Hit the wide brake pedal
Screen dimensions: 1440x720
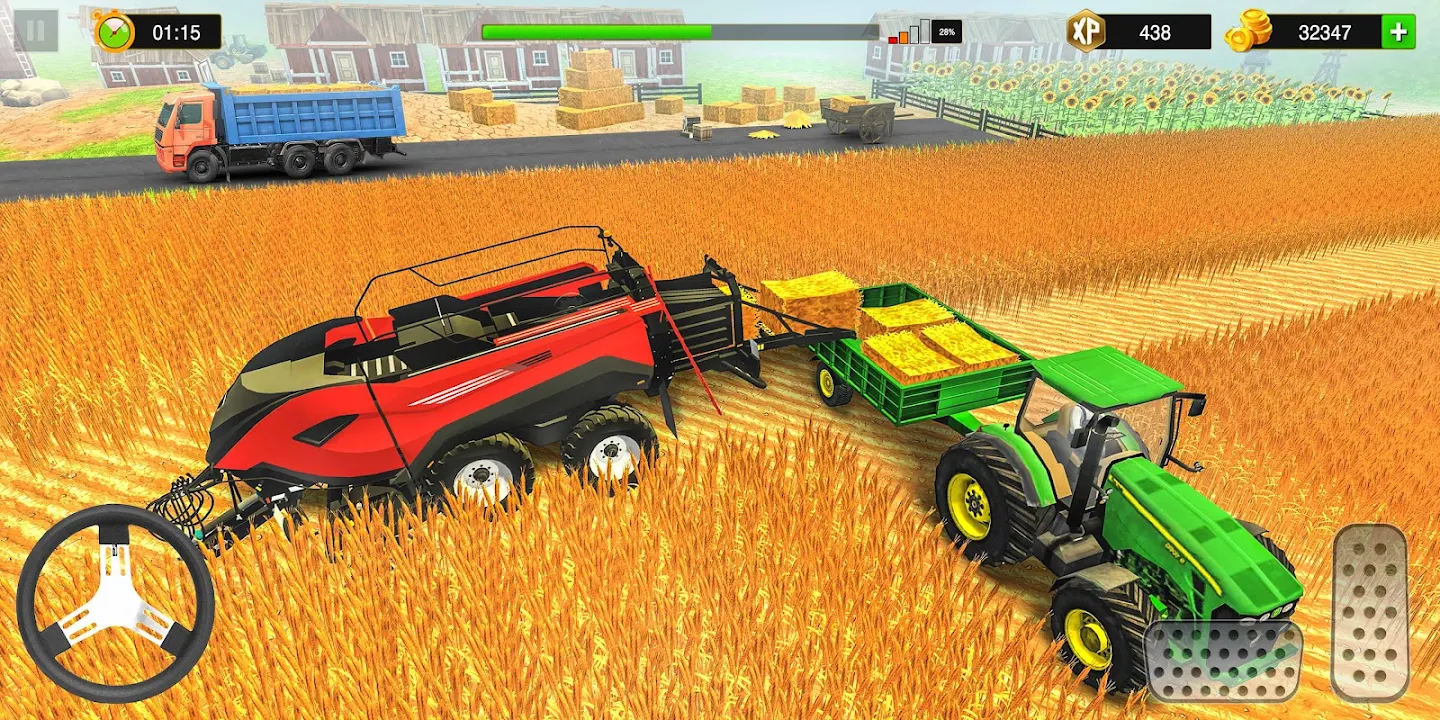click(x=1223, y=661)
